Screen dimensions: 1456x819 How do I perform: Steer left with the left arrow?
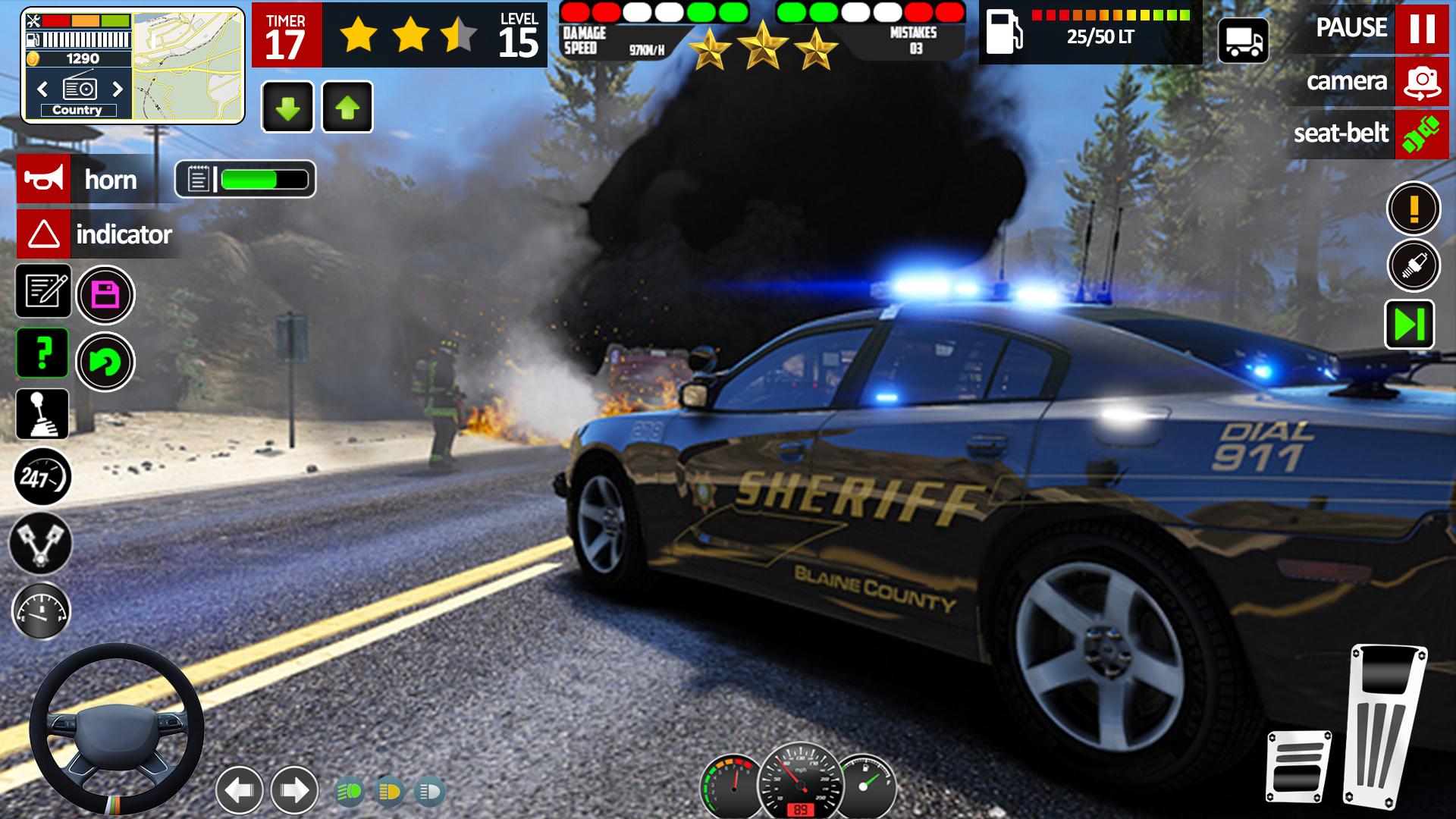pos(240,790)
